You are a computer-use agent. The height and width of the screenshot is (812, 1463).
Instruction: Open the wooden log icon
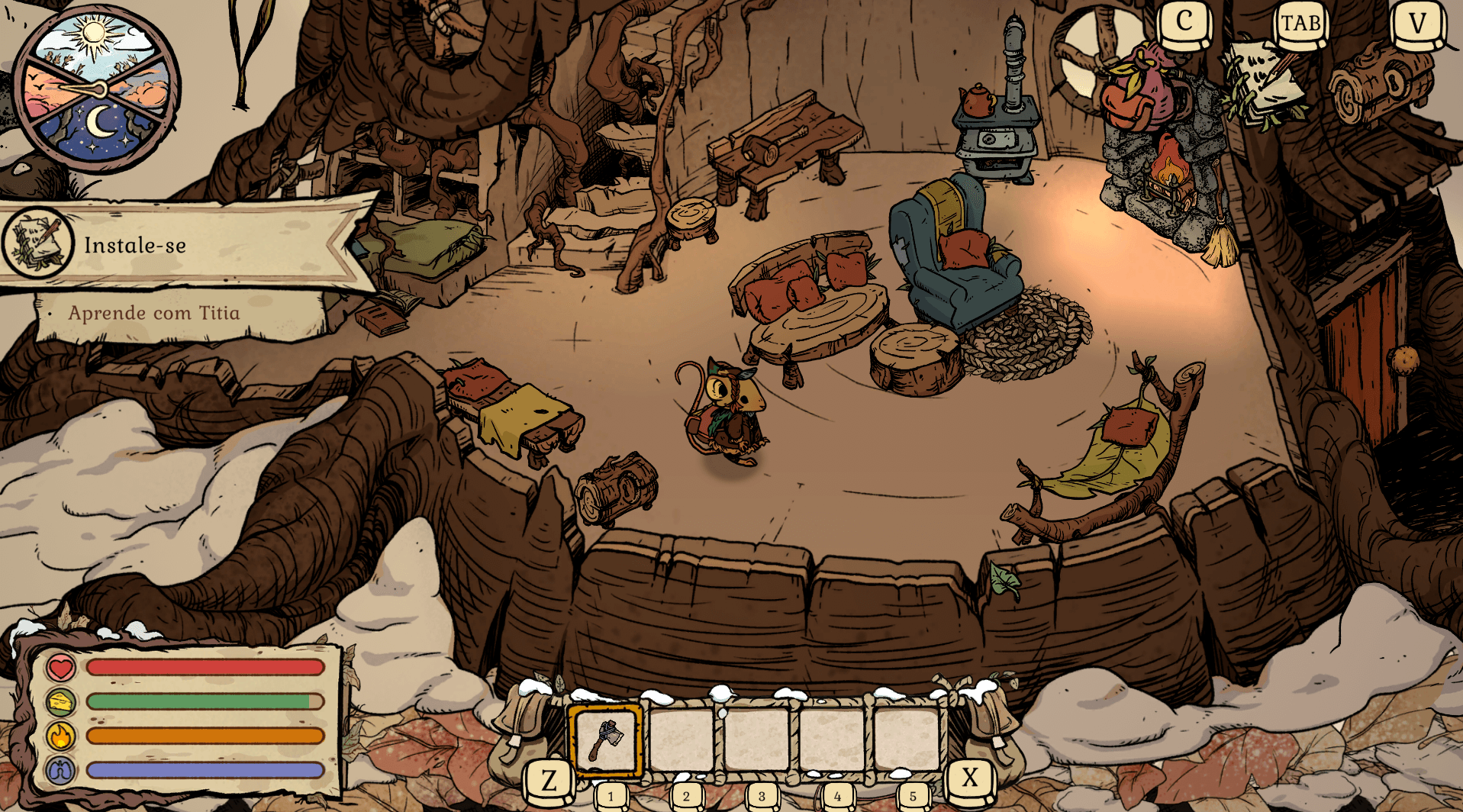tap(1381, 82)
